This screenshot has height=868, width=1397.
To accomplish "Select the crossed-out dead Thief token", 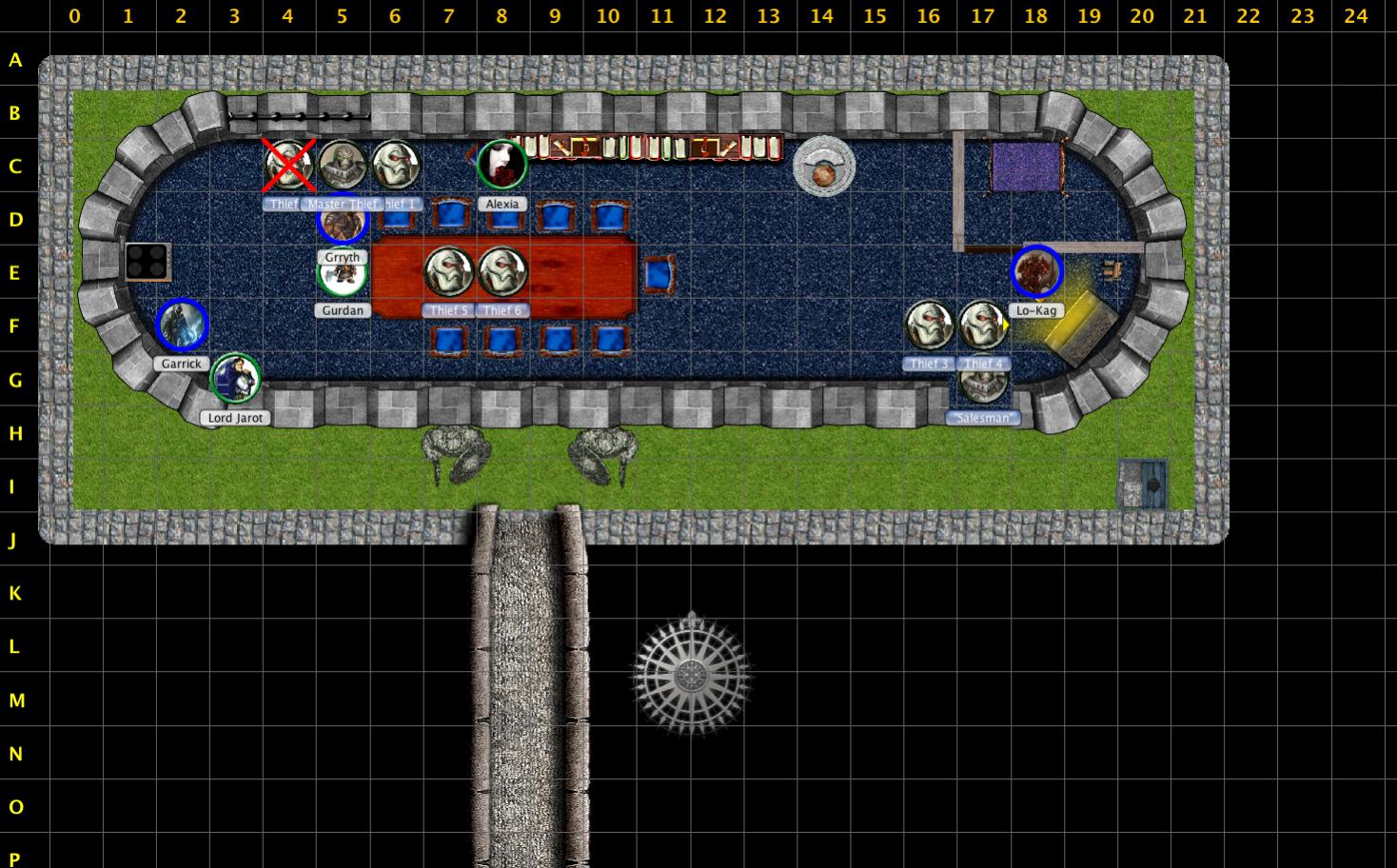I will point(288,166).
